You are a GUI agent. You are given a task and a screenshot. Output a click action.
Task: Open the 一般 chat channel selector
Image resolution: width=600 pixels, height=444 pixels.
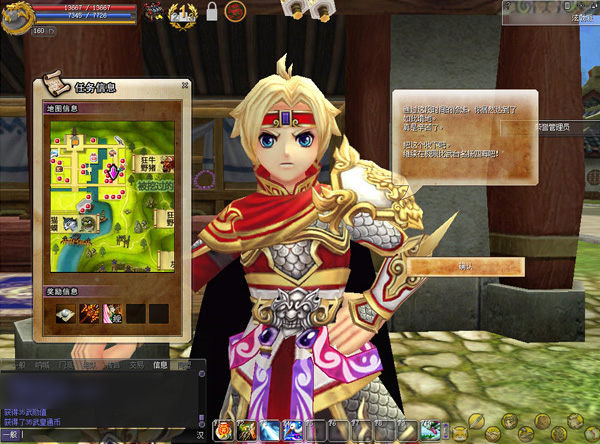pos(11,436)
